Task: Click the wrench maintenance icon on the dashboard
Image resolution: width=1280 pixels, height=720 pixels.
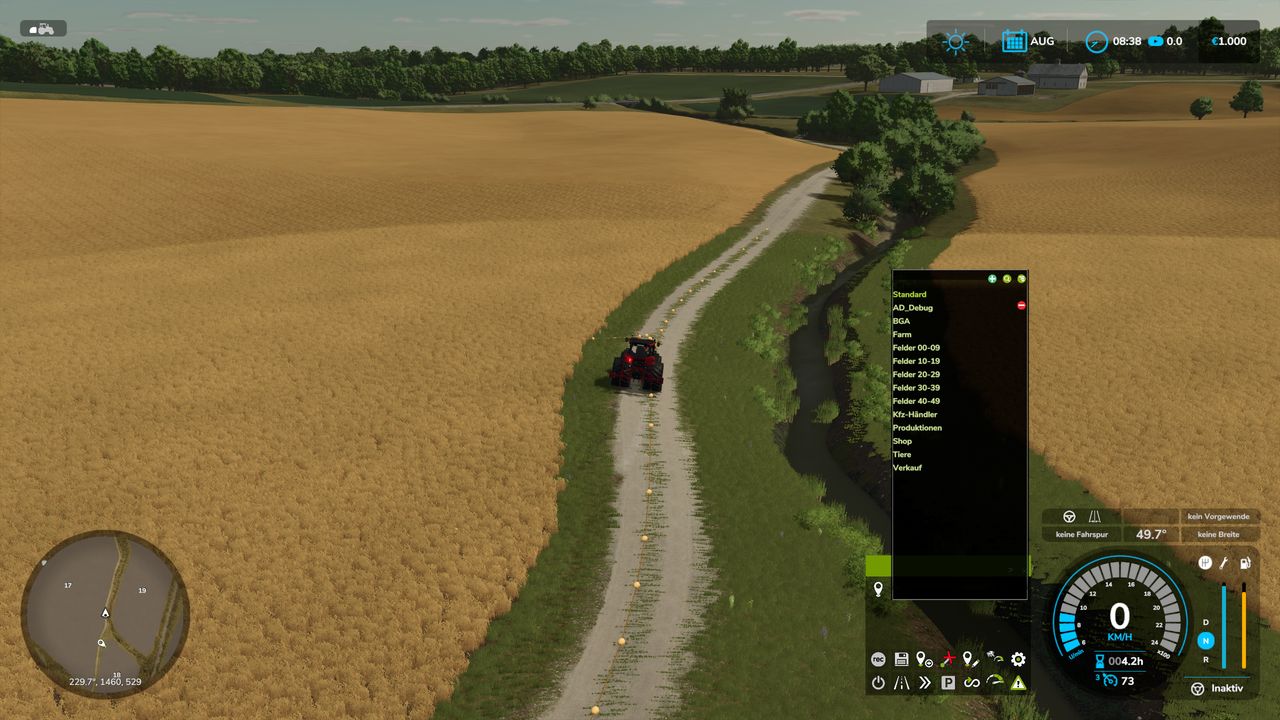Action: [1223, 562]
